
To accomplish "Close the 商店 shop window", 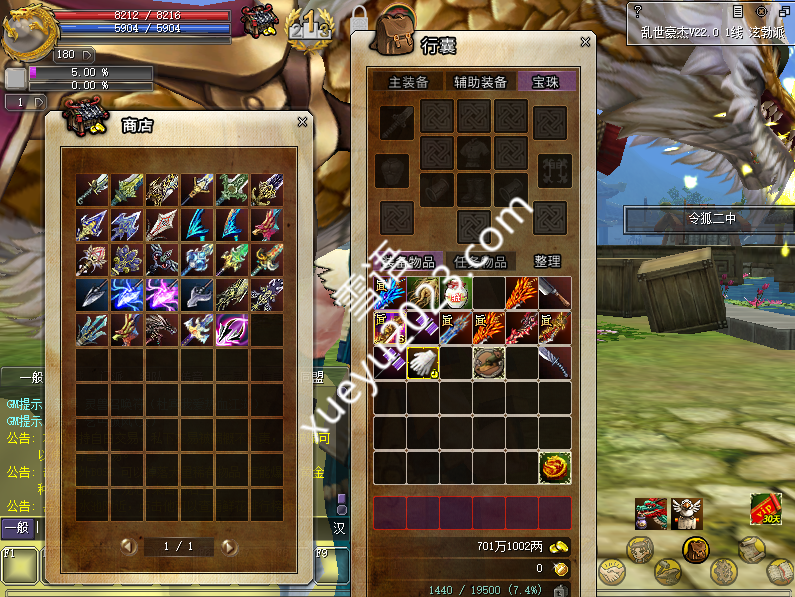I will [302, 122].
